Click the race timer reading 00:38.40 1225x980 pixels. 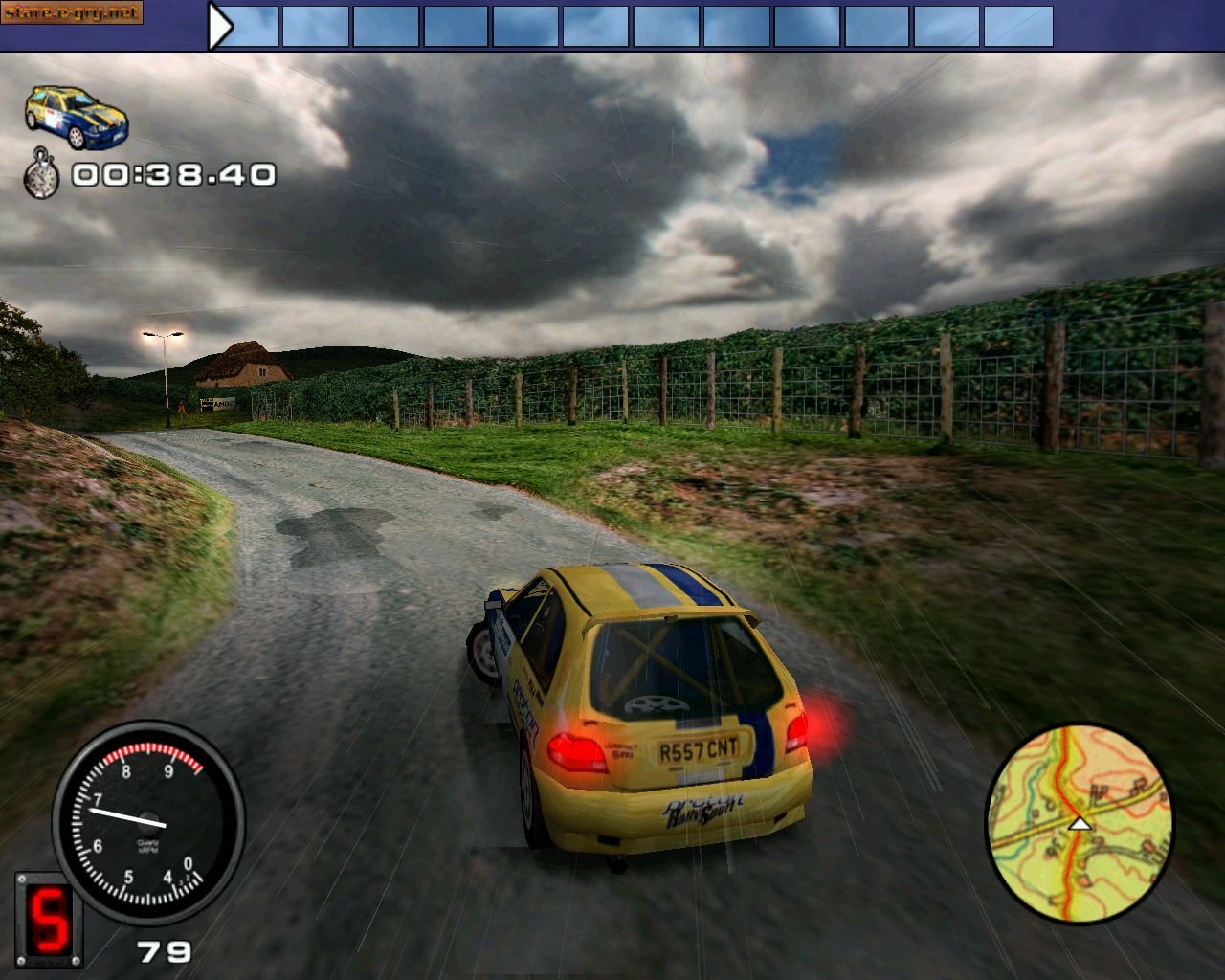pos(174,175)
